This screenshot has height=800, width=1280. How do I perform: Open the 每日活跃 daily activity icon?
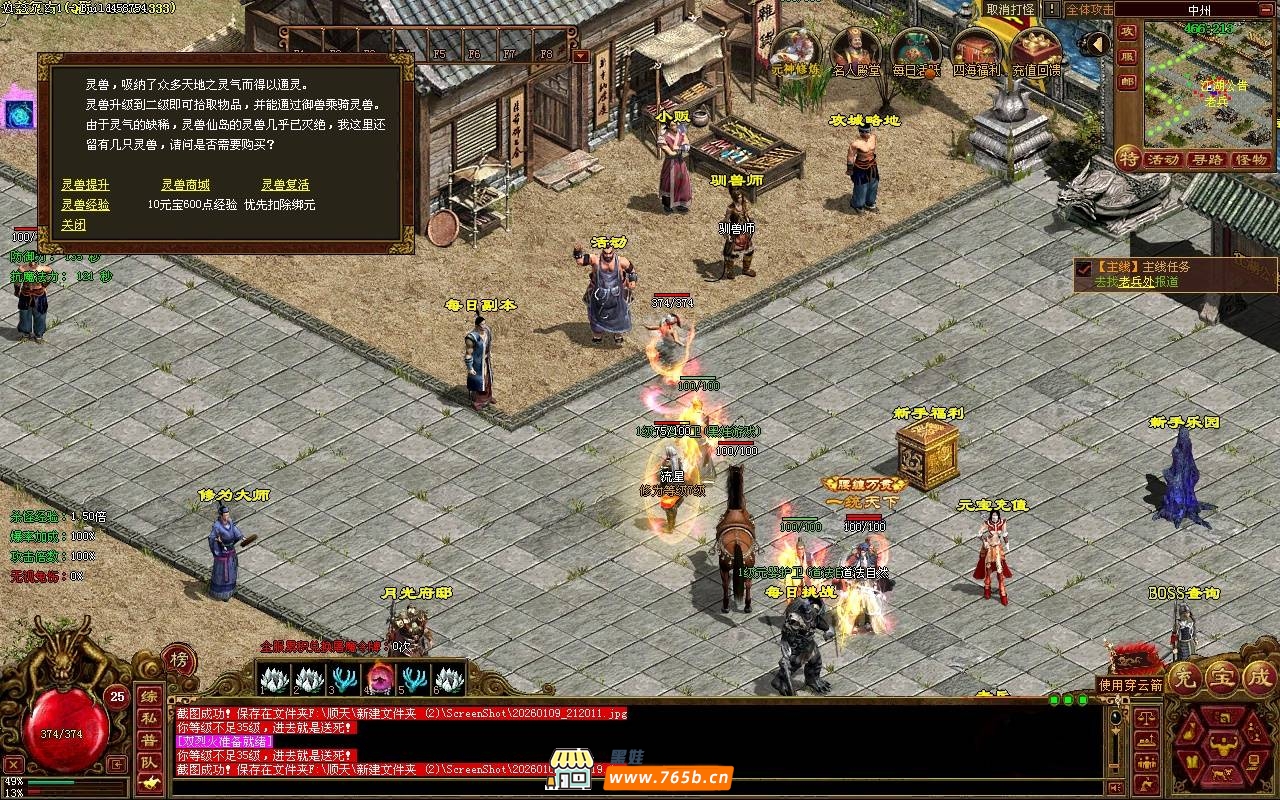pos(916,51)
